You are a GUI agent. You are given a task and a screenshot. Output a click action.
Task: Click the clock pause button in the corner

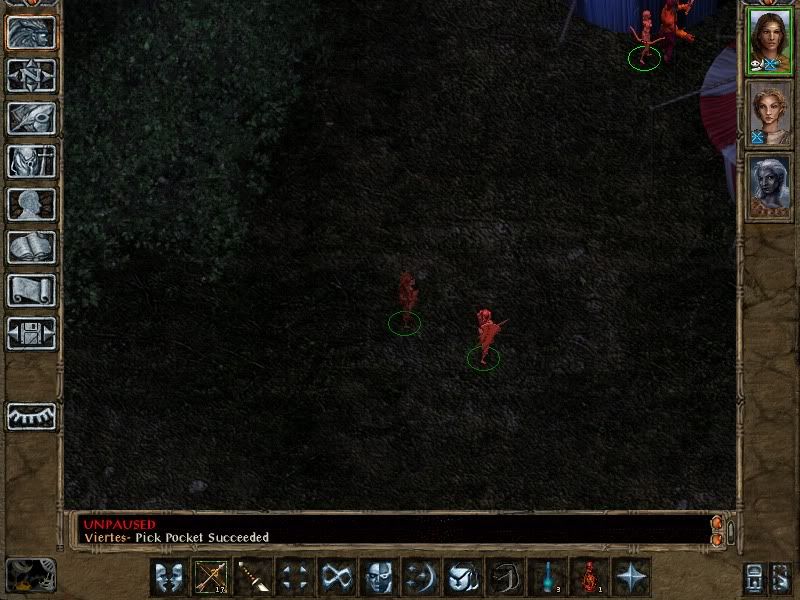pyautogui.click(x=30, y=575)
